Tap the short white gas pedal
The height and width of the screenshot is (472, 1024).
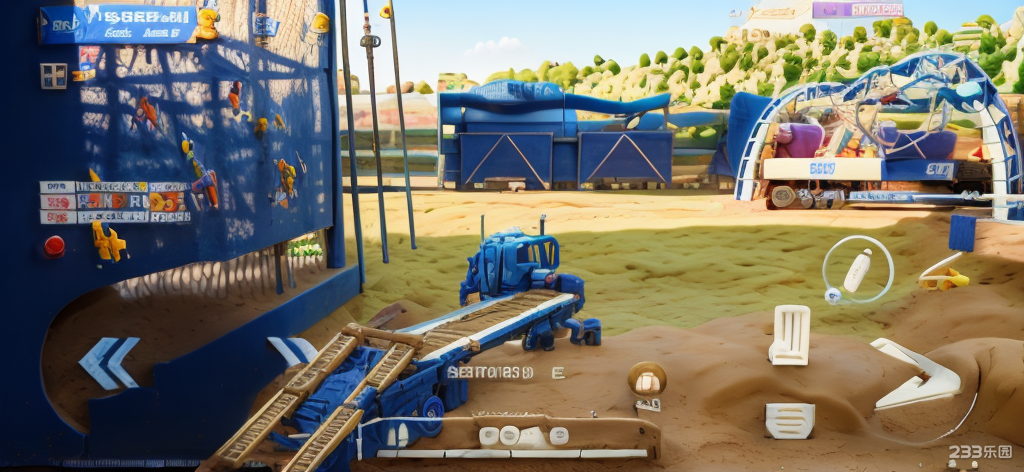click(x=790, y=420)
